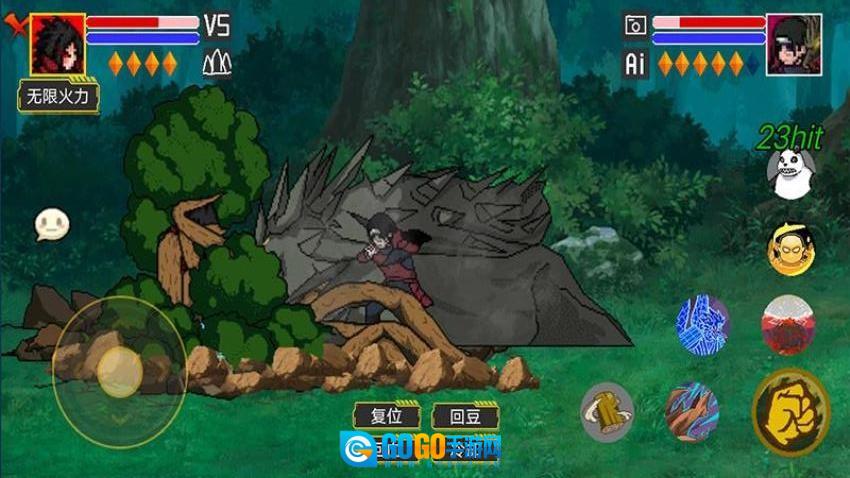
Task: Activate the blue and orange rock skill
Action: pos(692,411)
